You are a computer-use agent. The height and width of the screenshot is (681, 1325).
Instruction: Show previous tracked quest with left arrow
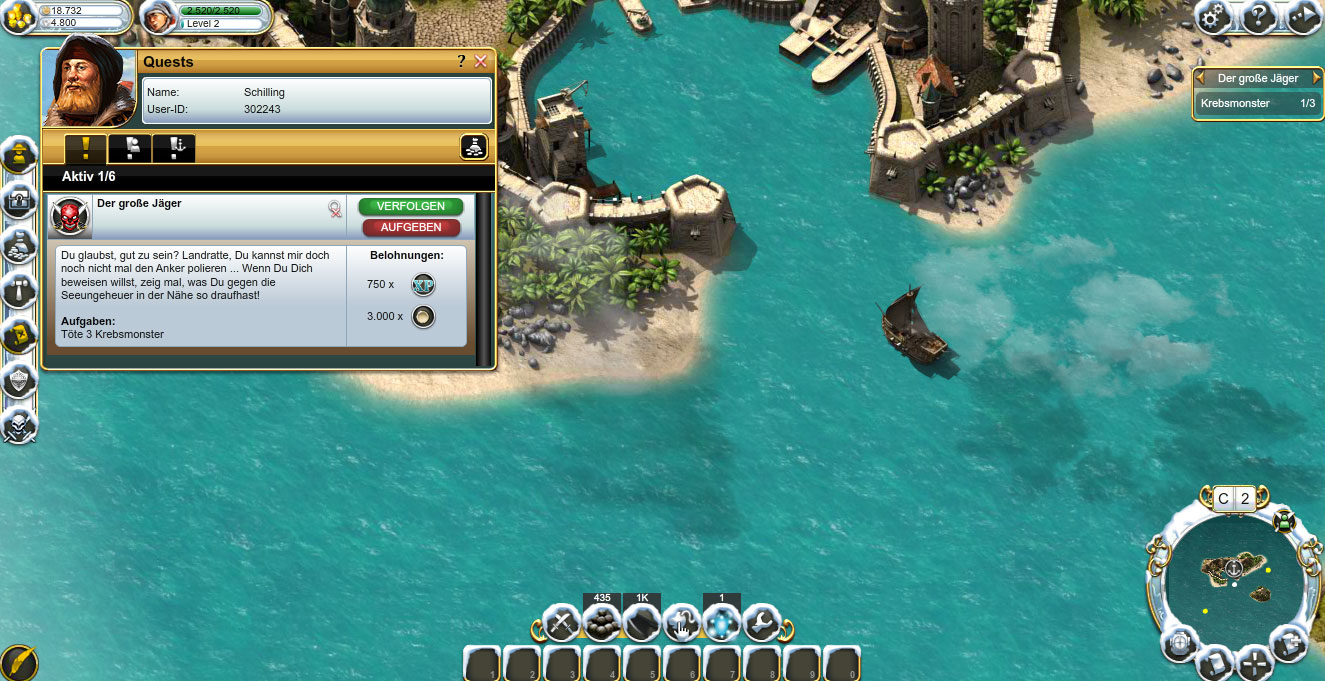pos(1200,78)
